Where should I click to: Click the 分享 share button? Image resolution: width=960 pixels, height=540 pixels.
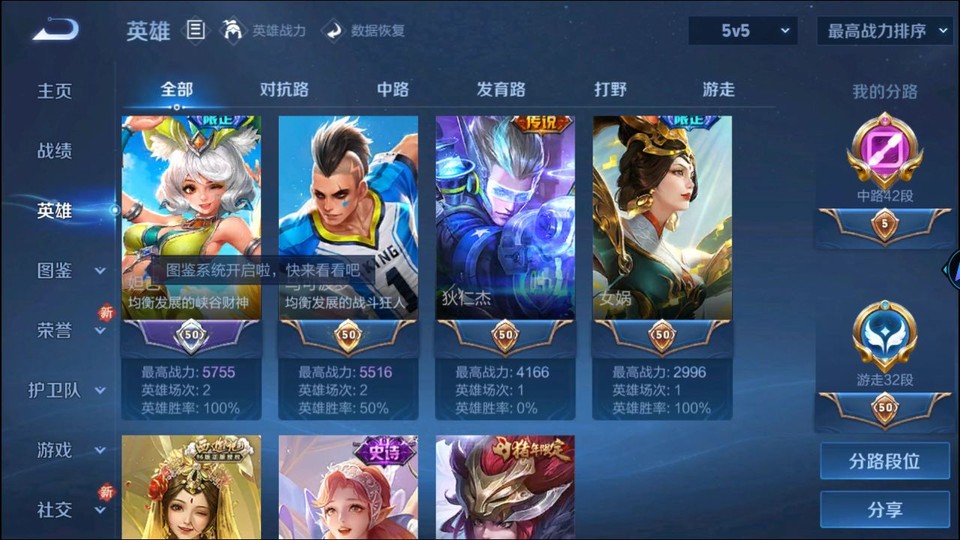[x=884, y=509]
